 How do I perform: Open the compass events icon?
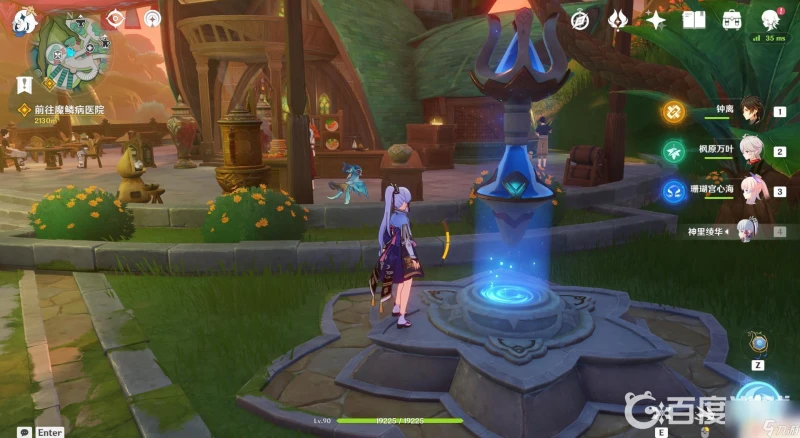click(x=579, y=19)
